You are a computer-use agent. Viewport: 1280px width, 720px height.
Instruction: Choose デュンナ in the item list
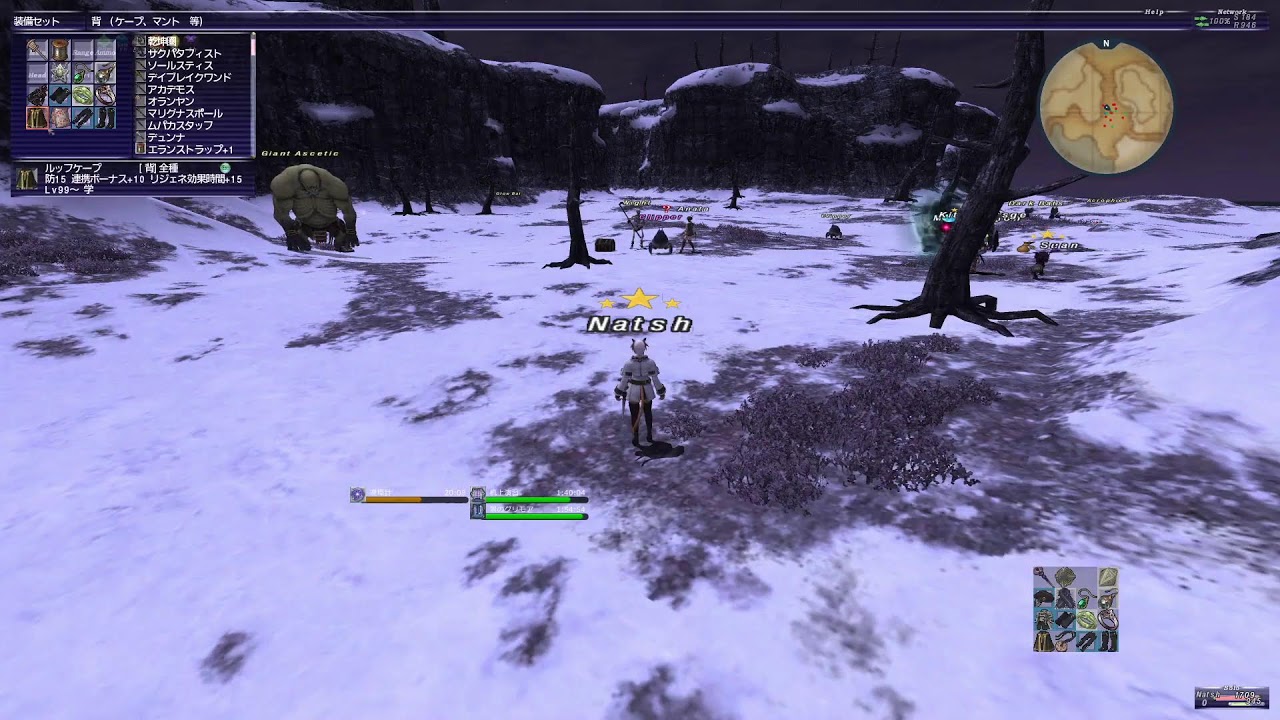177,137
